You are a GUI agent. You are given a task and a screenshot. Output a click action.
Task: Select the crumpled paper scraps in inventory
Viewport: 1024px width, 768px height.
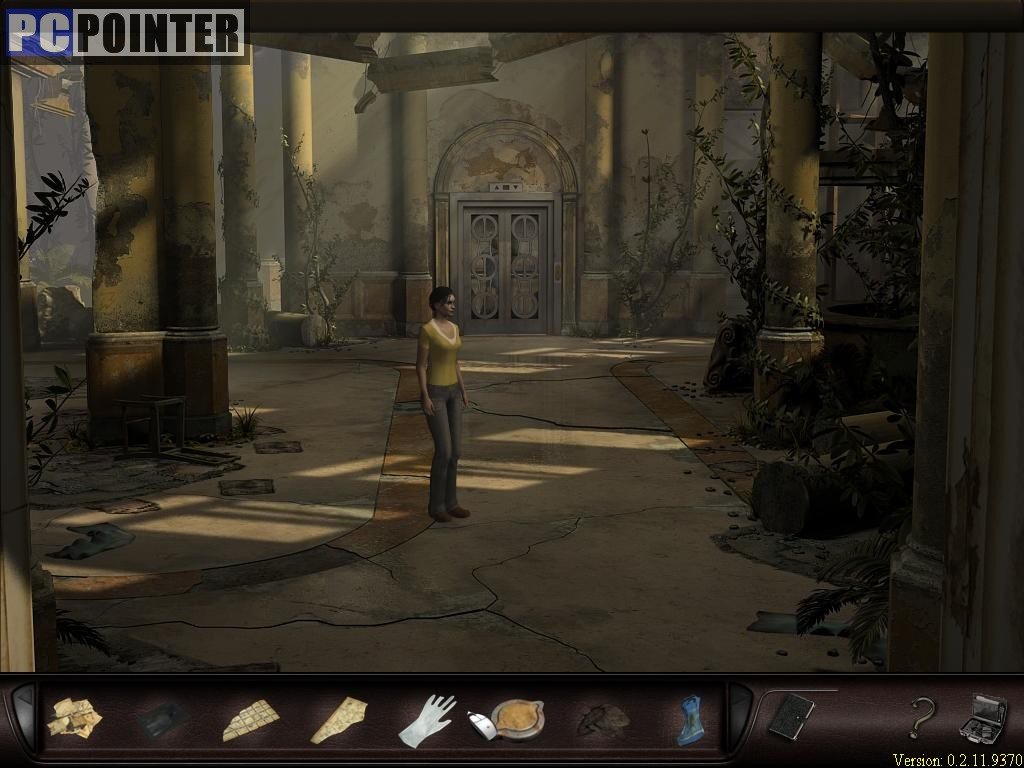[x=73, y=718]
